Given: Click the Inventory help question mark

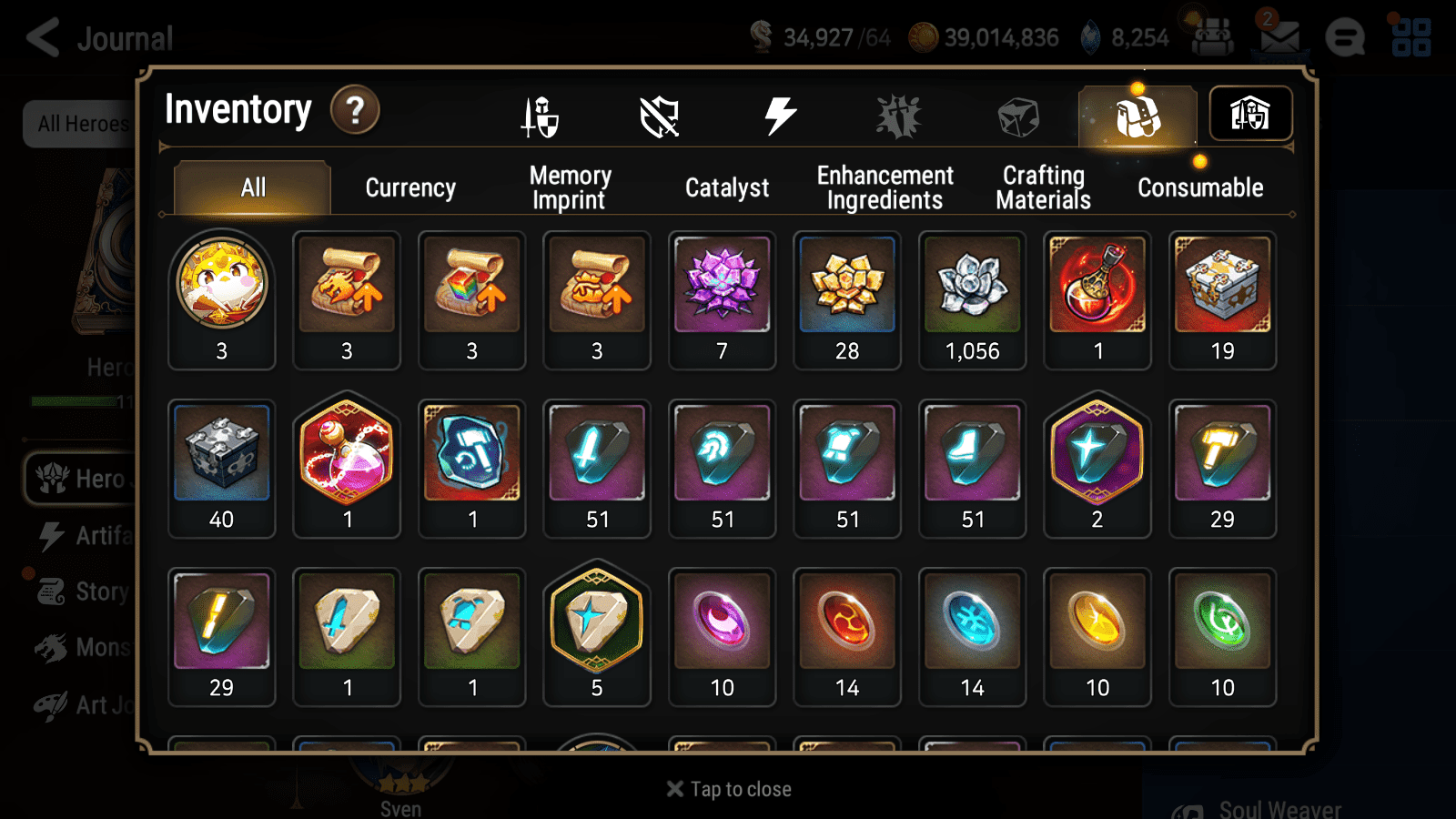Looking at the screenshot, I should [355, 109].
